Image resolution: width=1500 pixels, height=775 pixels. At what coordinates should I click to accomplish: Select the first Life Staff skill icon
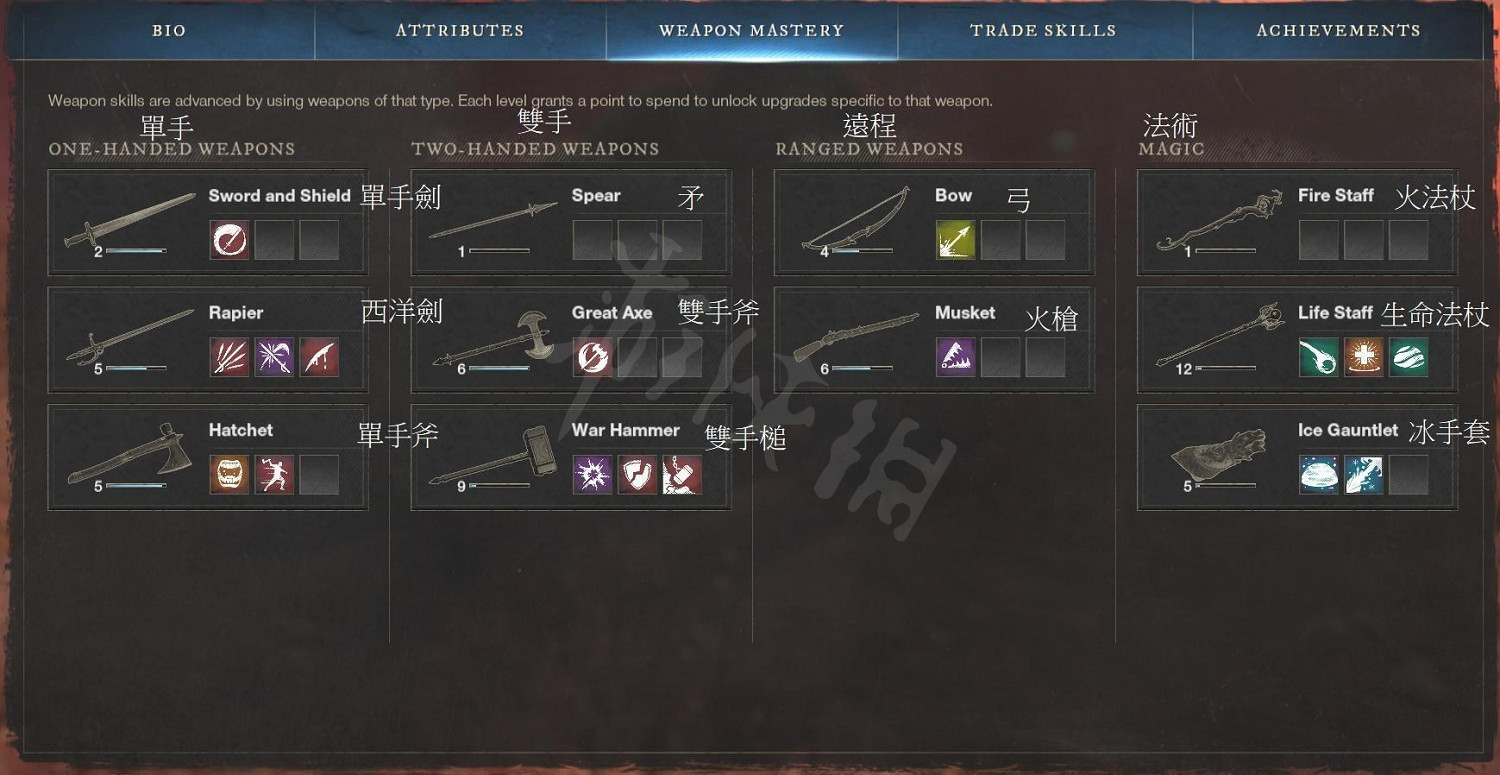[x=1318, y=357]
